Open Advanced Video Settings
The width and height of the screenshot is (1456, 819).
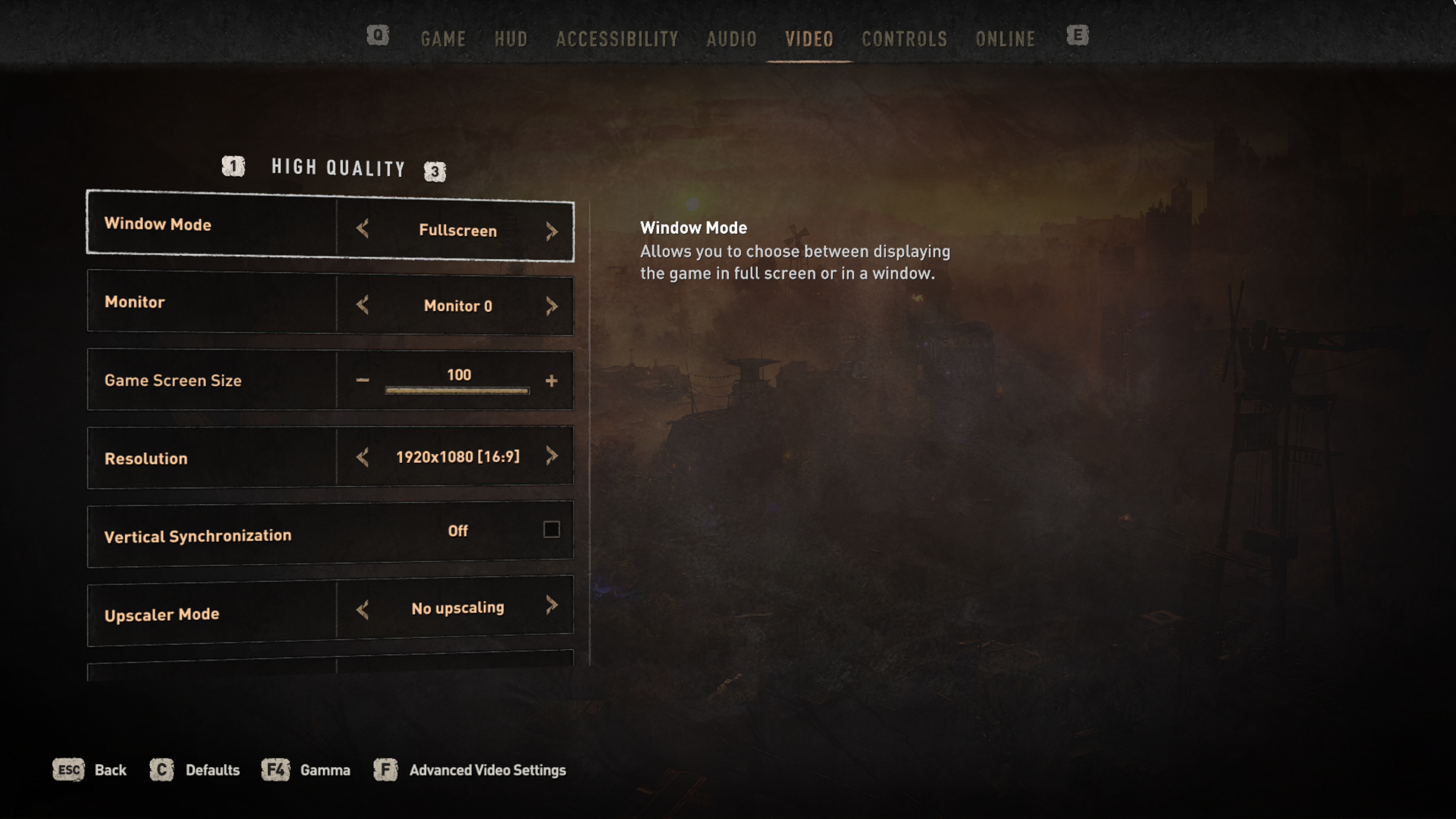487,770
